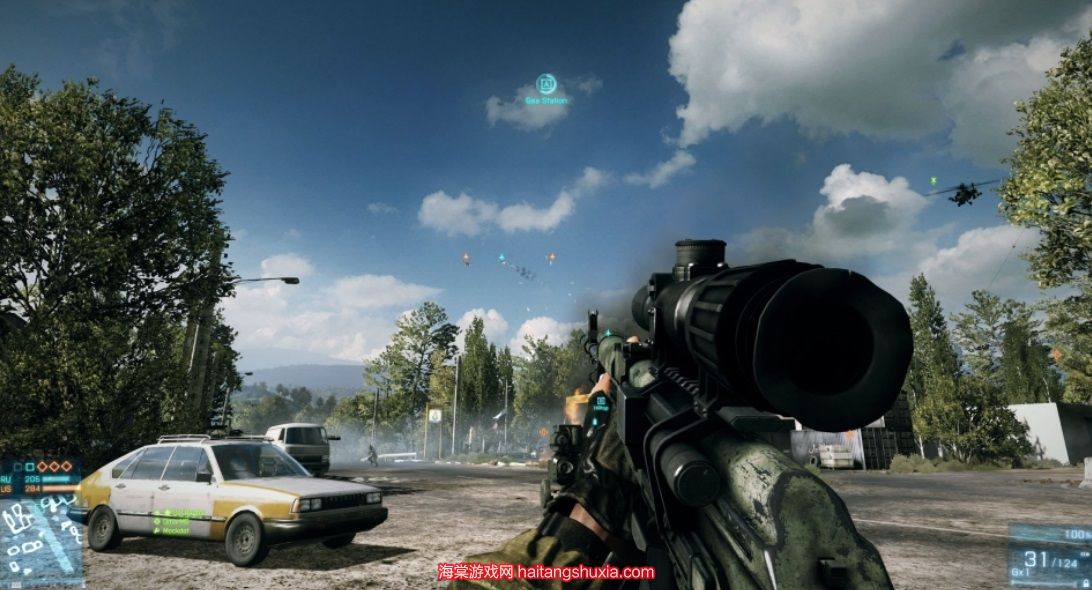This screenshot has width=1092, height=590.
Task: Click the minimap in the corner
Action: (40, 542)
